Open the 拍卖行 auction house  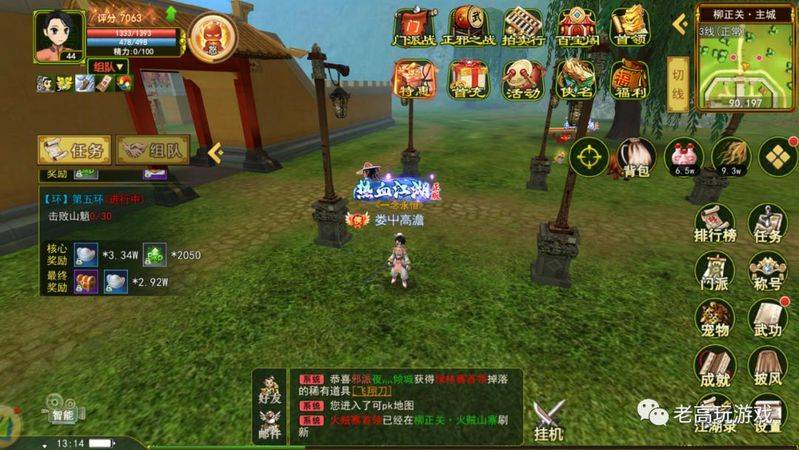point(521,27)
